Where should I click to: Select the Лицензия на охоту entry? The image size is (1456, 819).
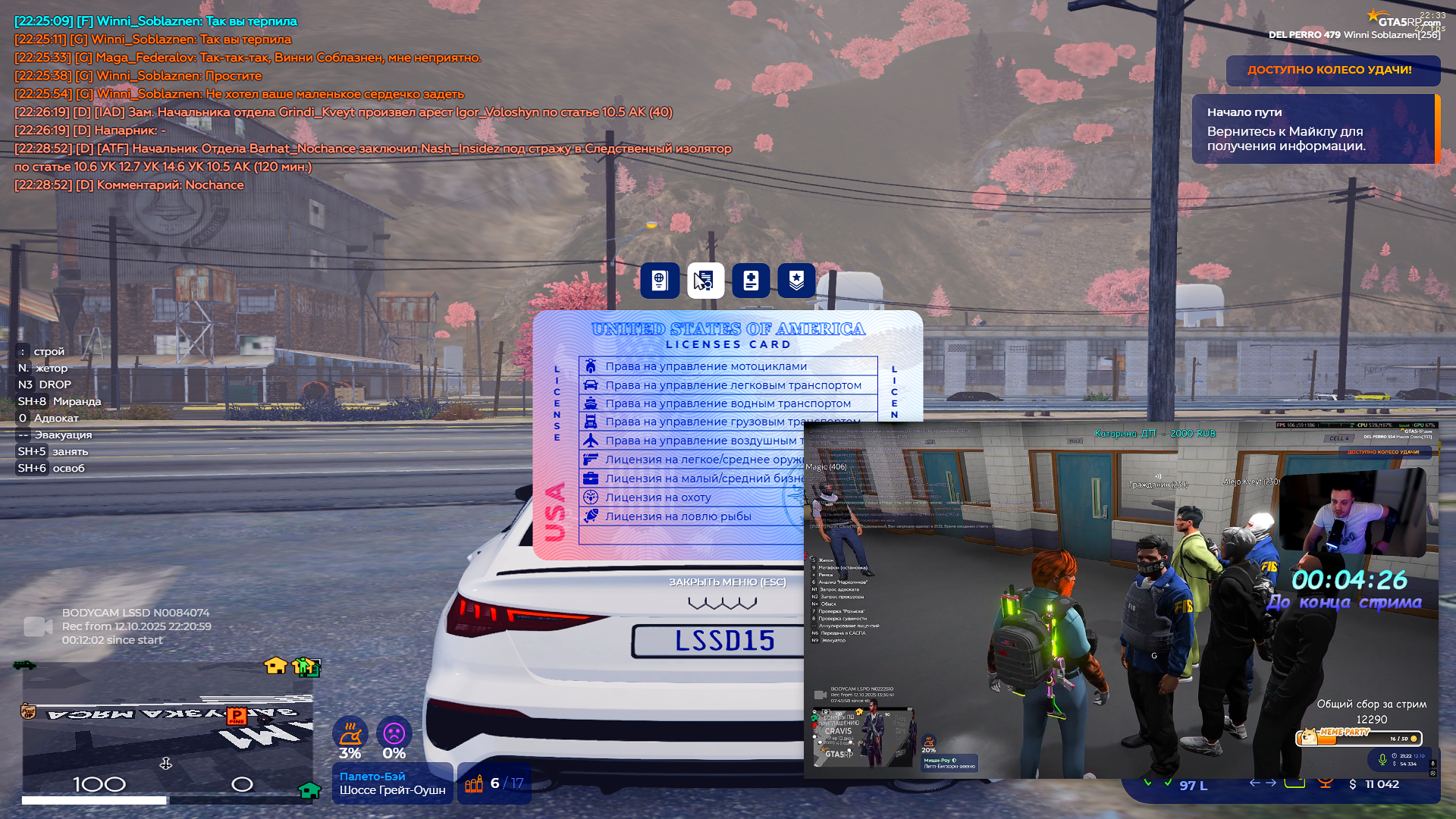[657, 497]
